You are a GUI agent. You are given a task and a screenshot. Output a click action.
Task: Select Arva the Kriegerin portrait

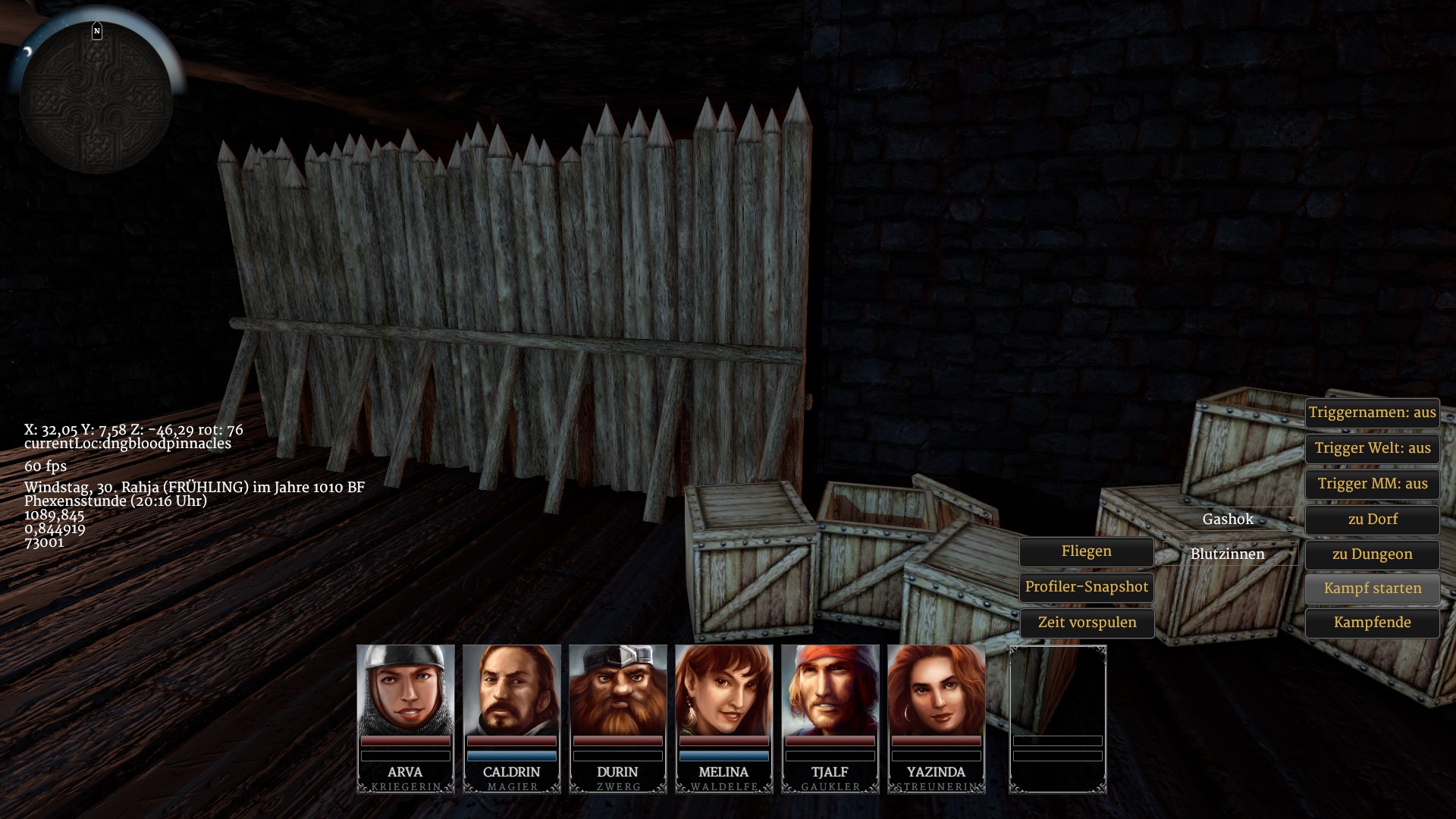pyautogui.click(x=406, y=690)
